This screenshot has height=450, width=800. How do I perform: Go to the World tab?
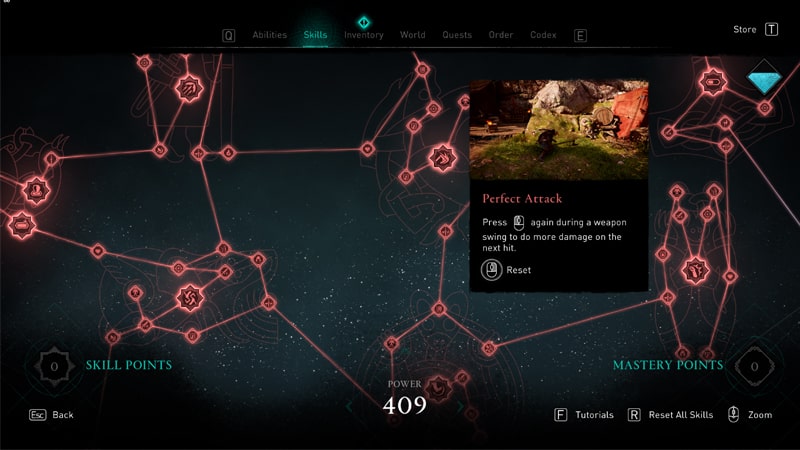pos(412,35)
